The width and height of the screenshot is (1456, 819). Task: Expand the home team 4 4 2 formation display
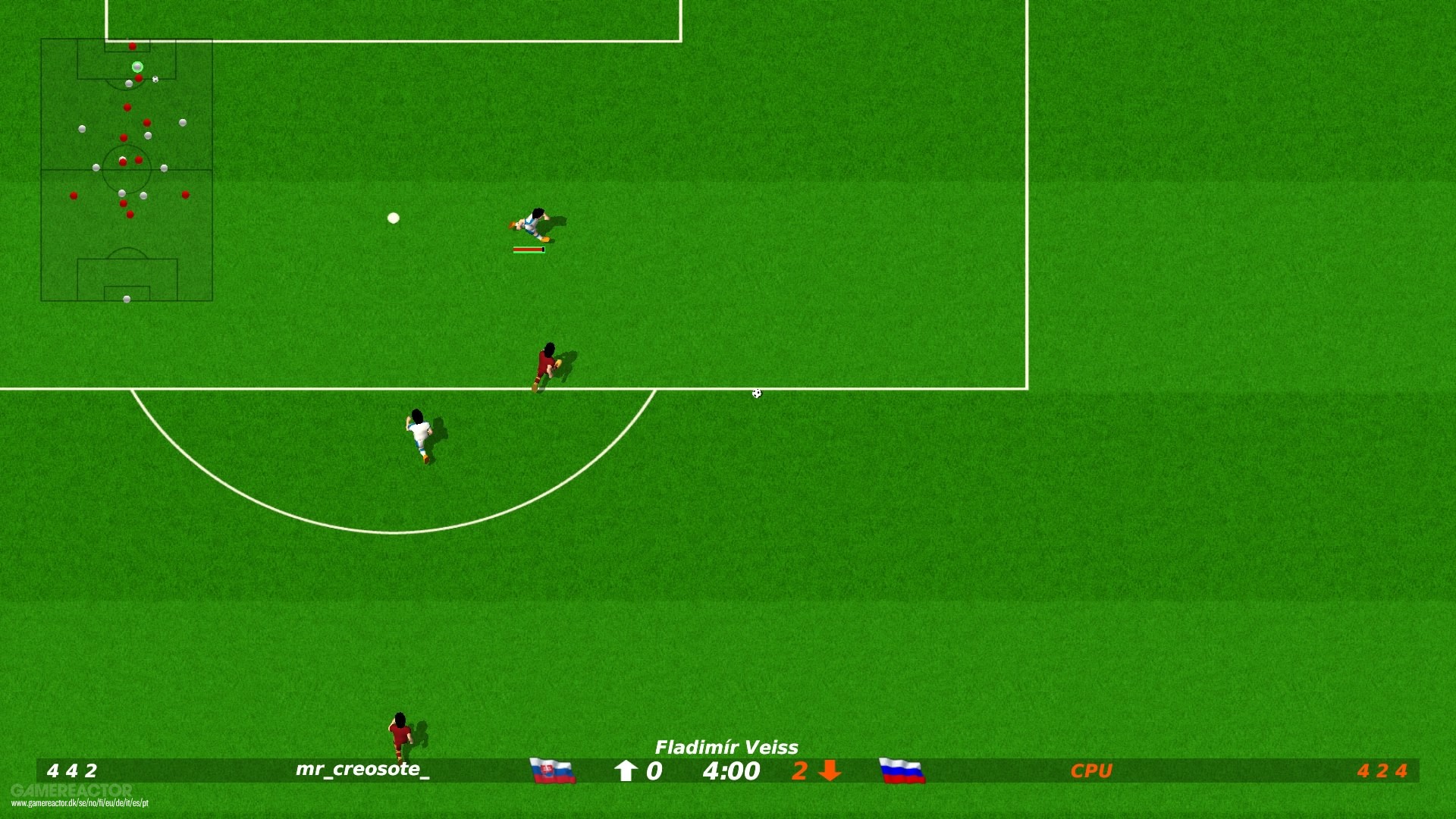click(x=73, y=771)
